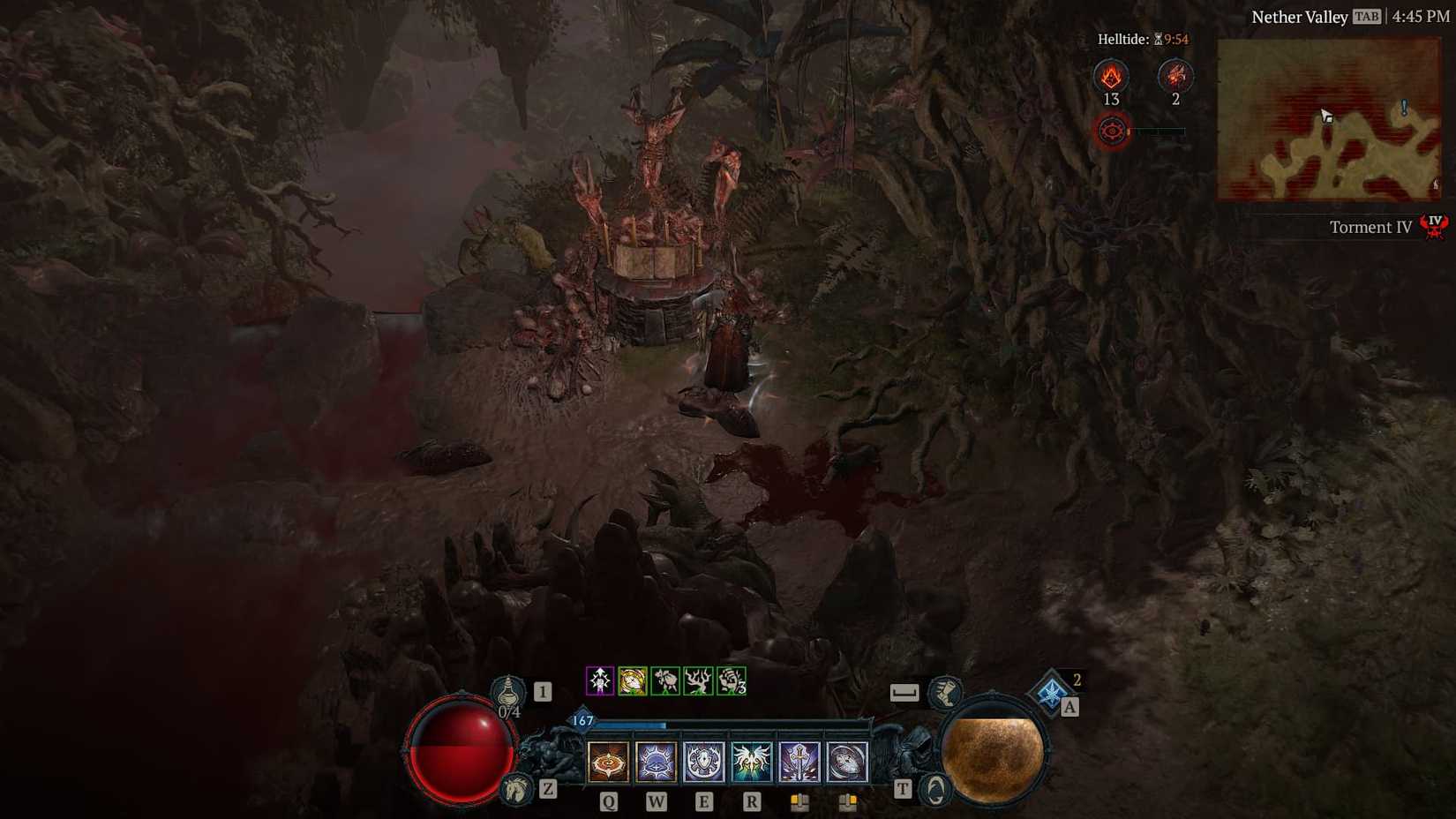
Task: Activate the blue orb skill on W
Action: (x=655, y=762)
